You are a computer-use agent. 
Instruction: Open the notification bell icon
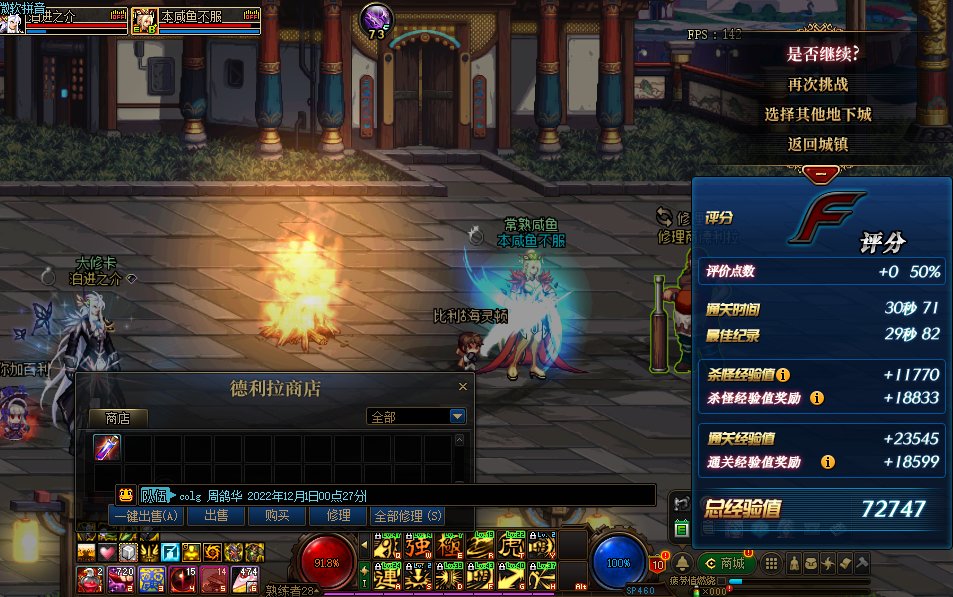[x=682, y=564]
